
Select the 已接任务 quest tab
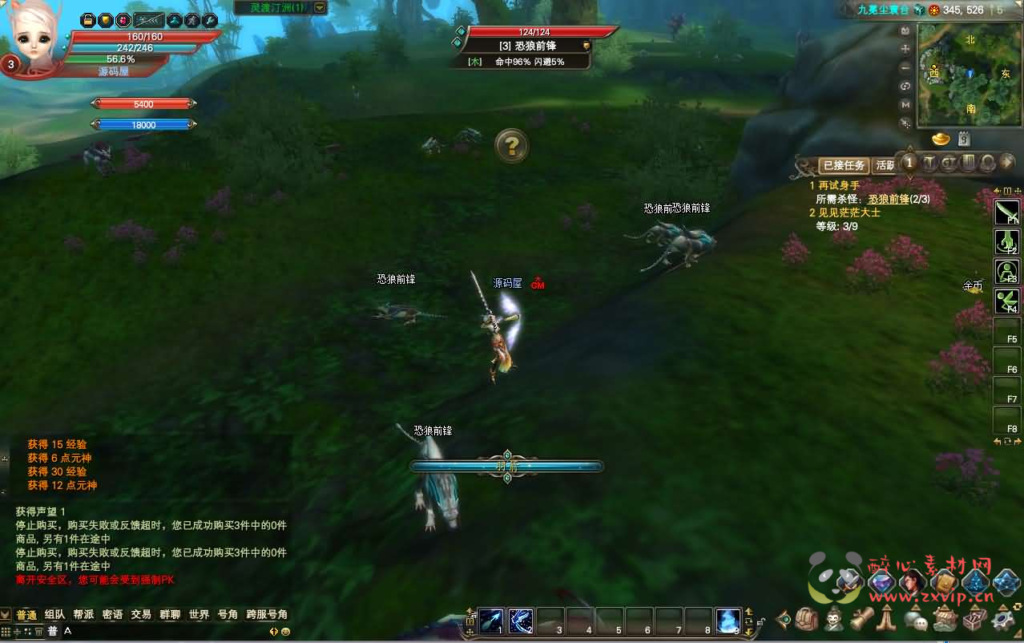[843, 165]
